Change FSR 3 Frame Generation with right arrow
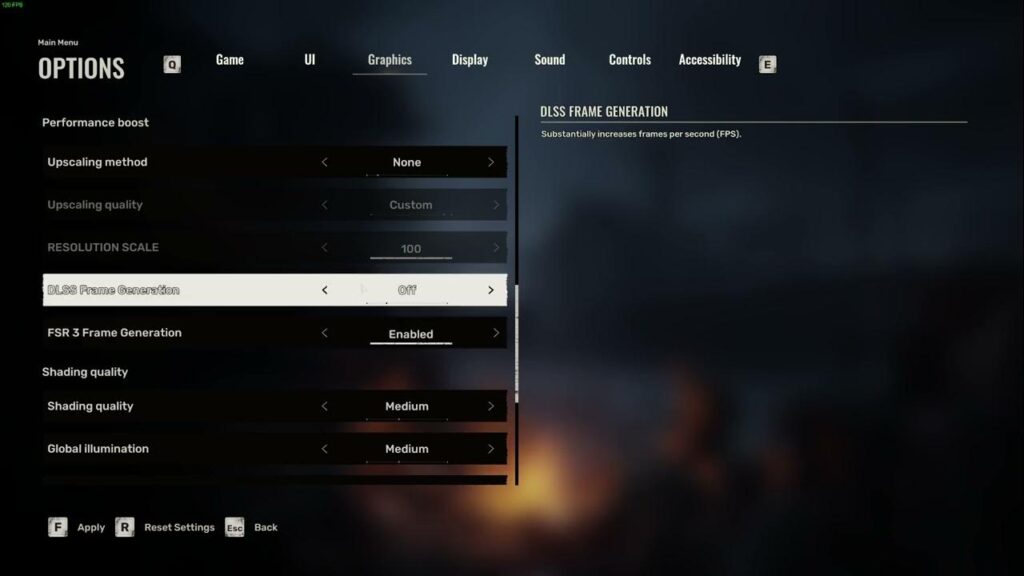The image size is (1024, 576). click(x=496, y=333)
